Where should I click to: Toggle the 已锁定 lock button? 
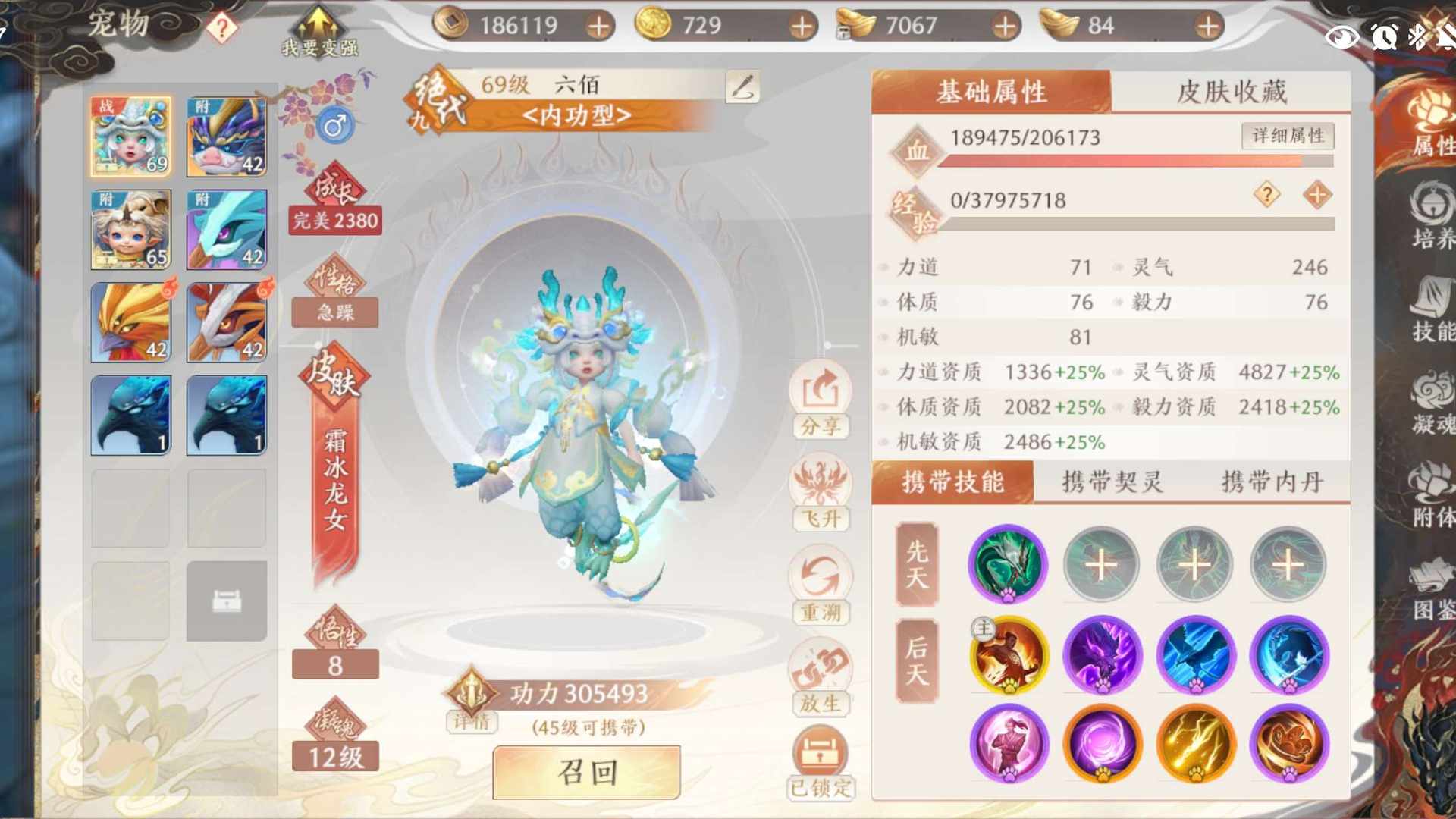pos(821,762)
